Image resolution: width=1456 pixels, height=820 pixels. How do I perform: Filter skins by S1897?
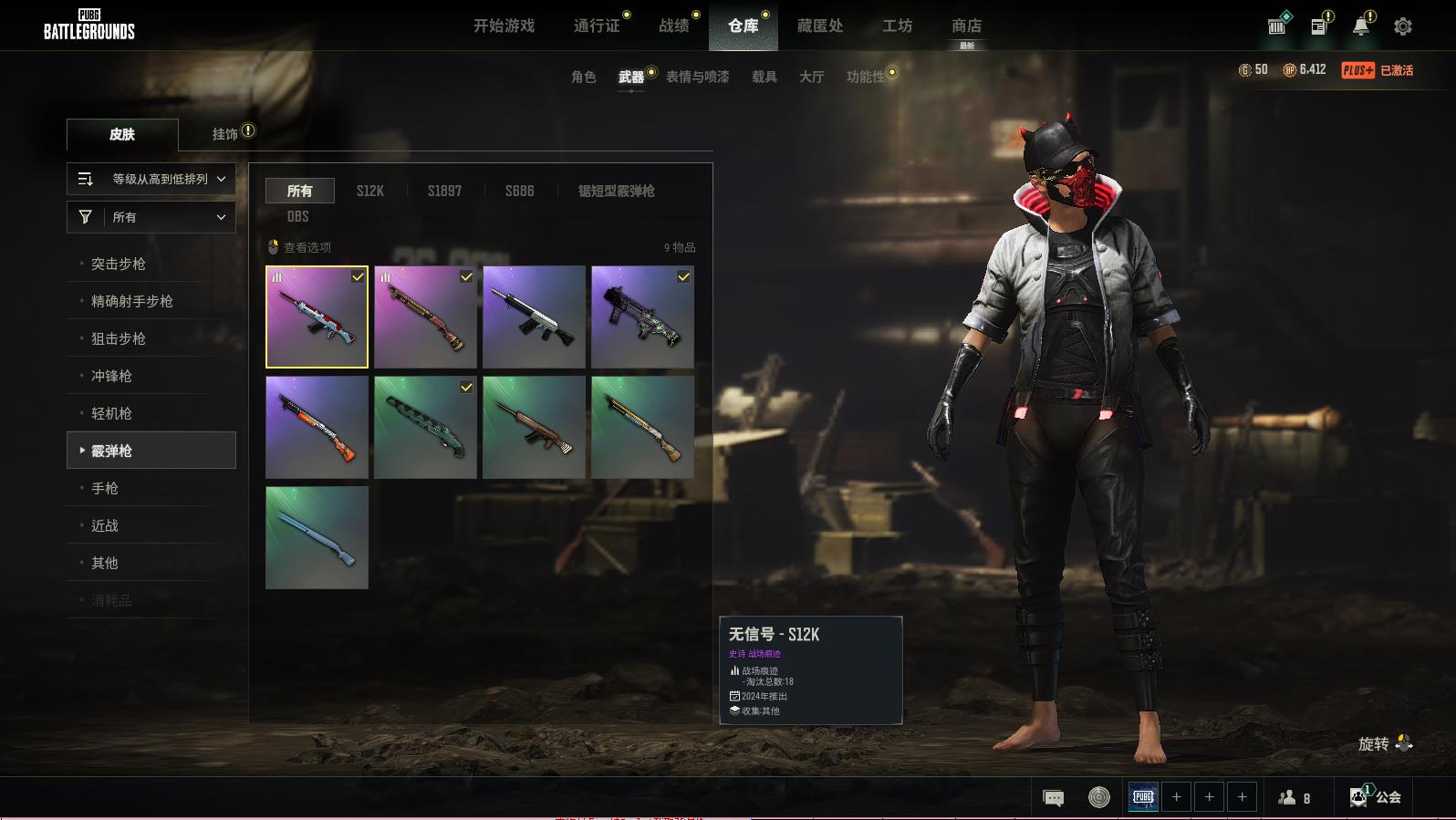[x=444, y=191]
